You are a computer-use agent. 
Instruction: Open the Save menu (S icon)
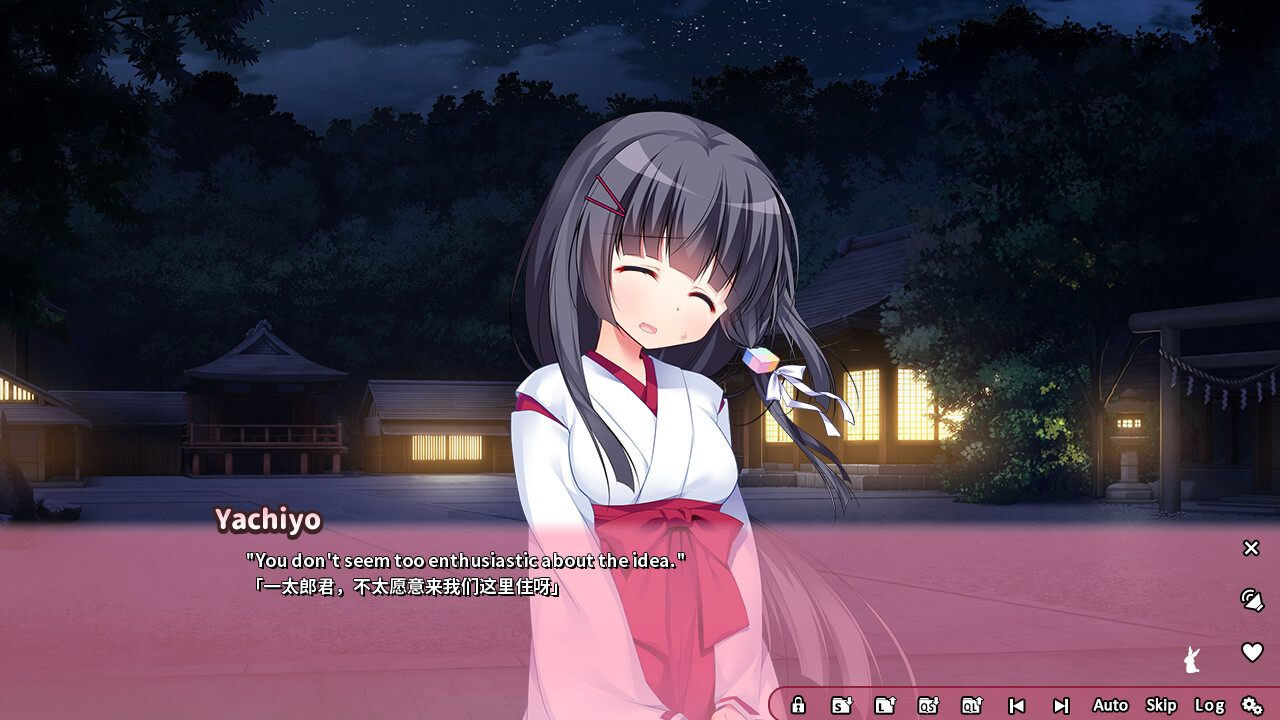click(x=841, y=705)
